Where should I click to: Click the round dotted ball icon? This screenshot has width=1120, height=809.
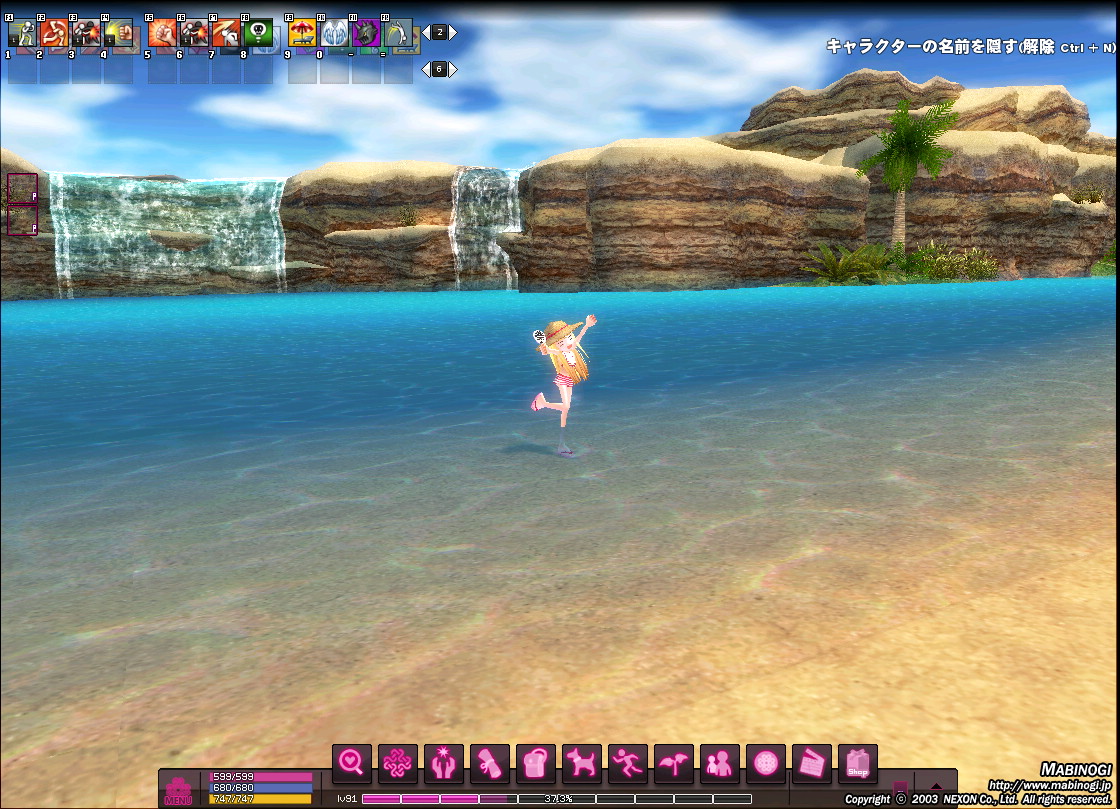pos(766,764)
